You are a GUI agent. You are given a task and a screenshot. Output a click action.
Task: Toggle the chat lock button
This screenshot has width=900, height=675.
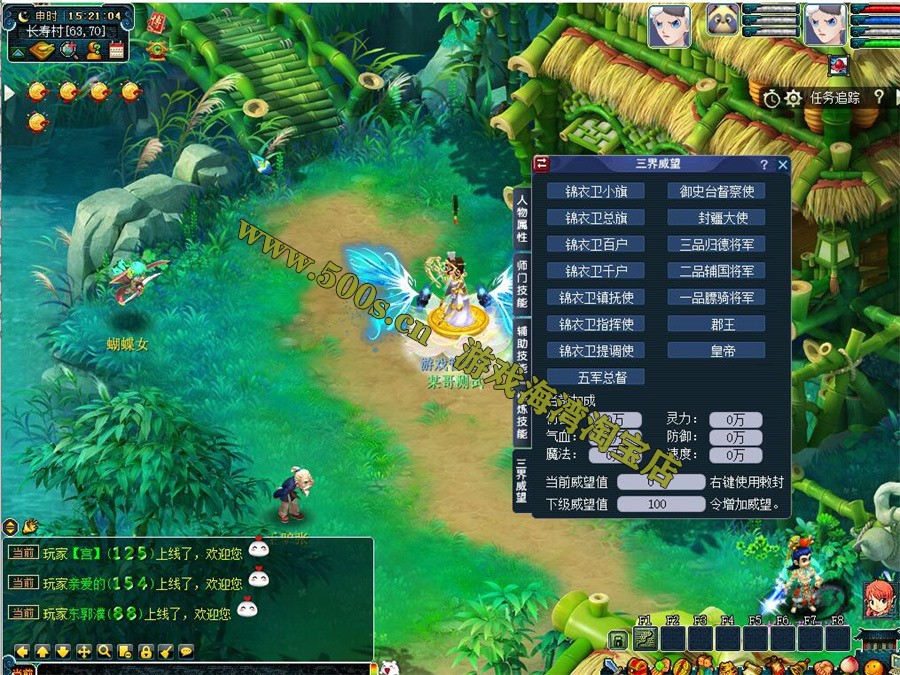click(145, 651)
